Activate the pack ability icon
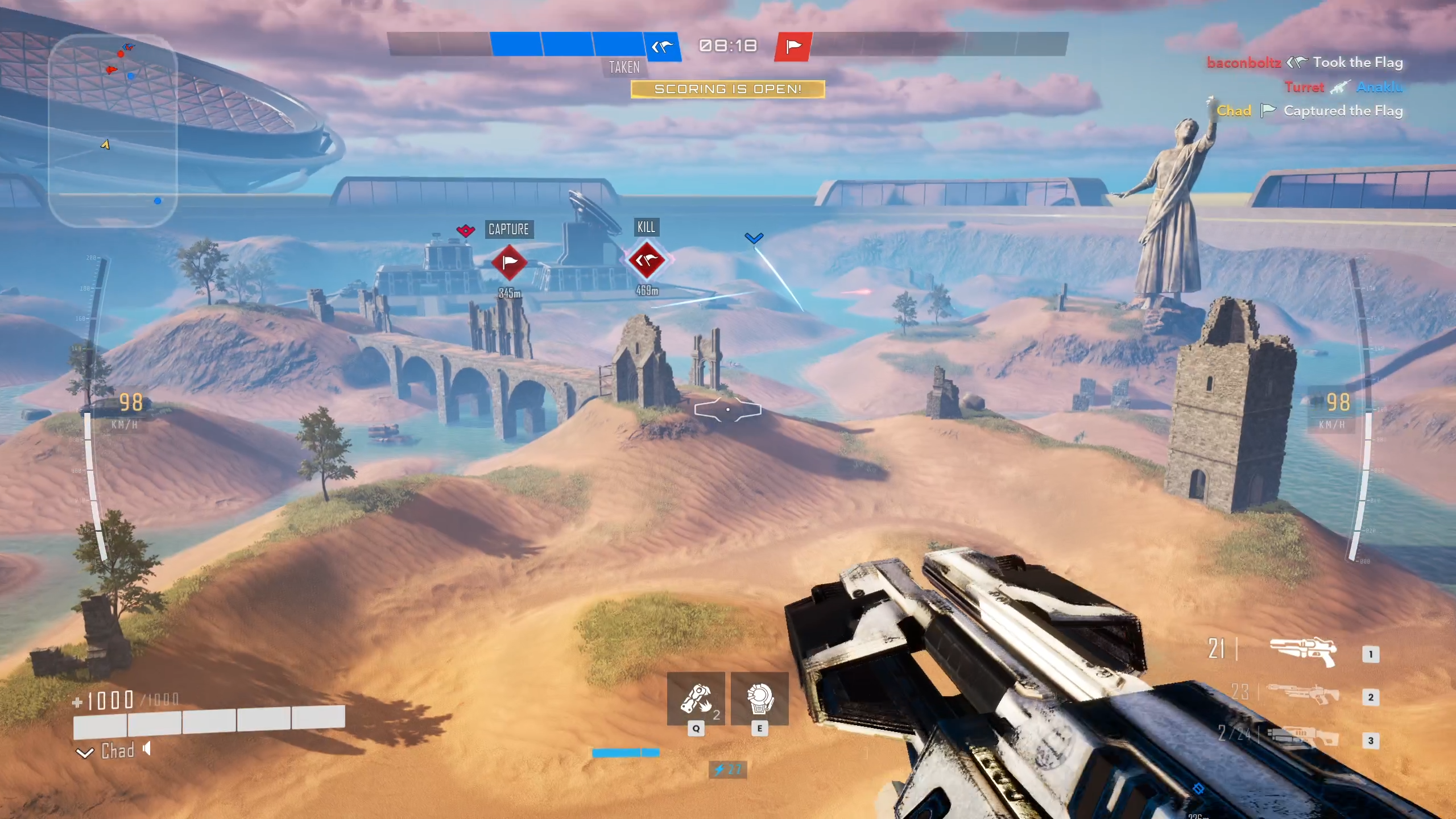Viewport: 1456px width, 819px height. click(x=759, y=700)
